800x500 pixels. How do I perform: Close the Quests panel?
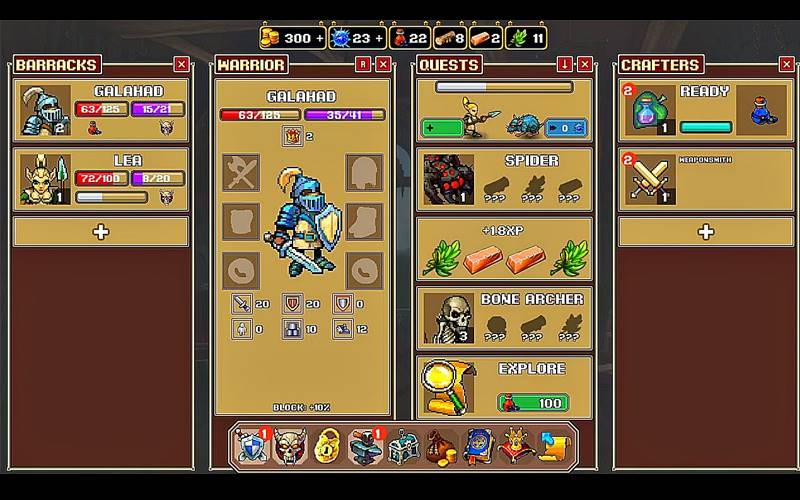585,64
